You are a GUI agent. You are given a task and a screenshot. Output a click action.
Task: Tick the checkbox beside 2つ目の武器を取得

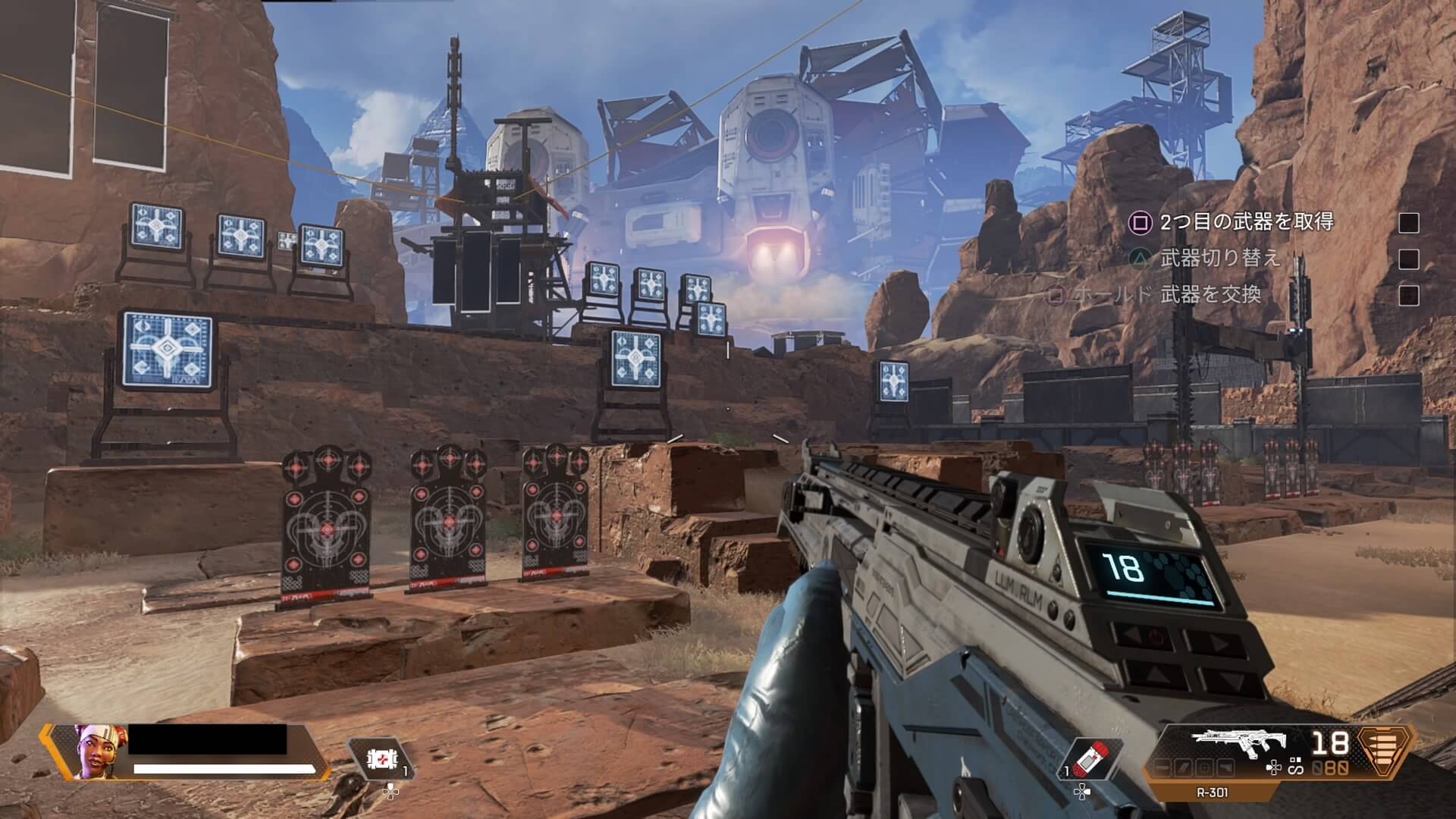[1408, 223]
